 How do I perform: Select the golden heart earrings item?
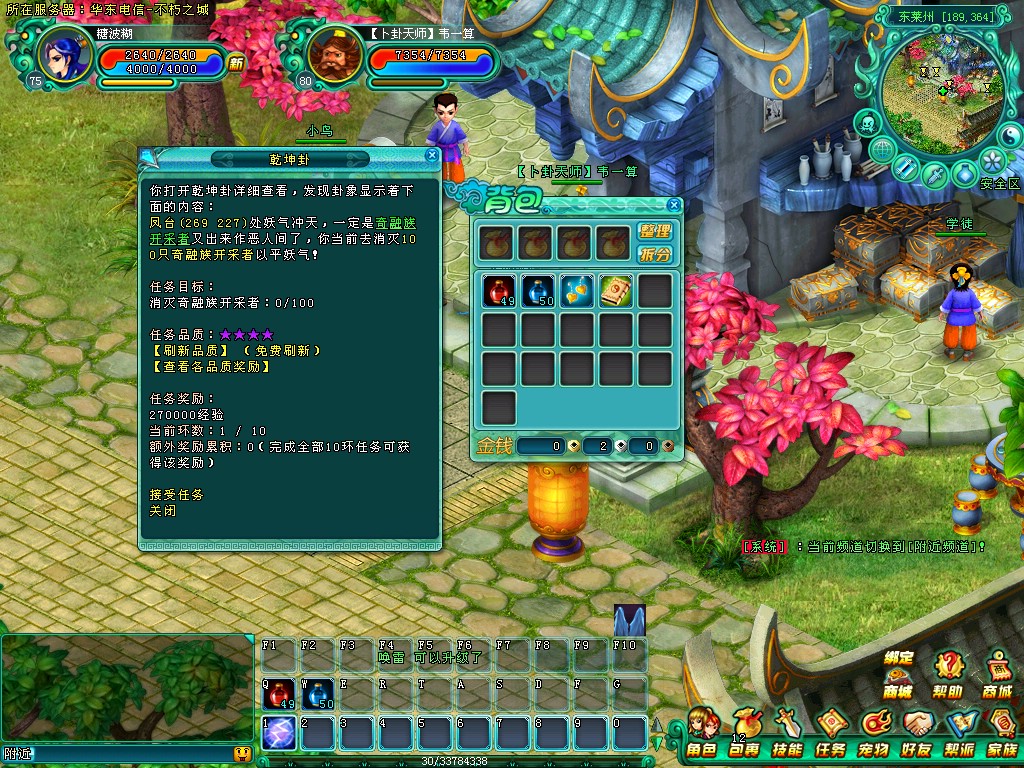(577, 290)
